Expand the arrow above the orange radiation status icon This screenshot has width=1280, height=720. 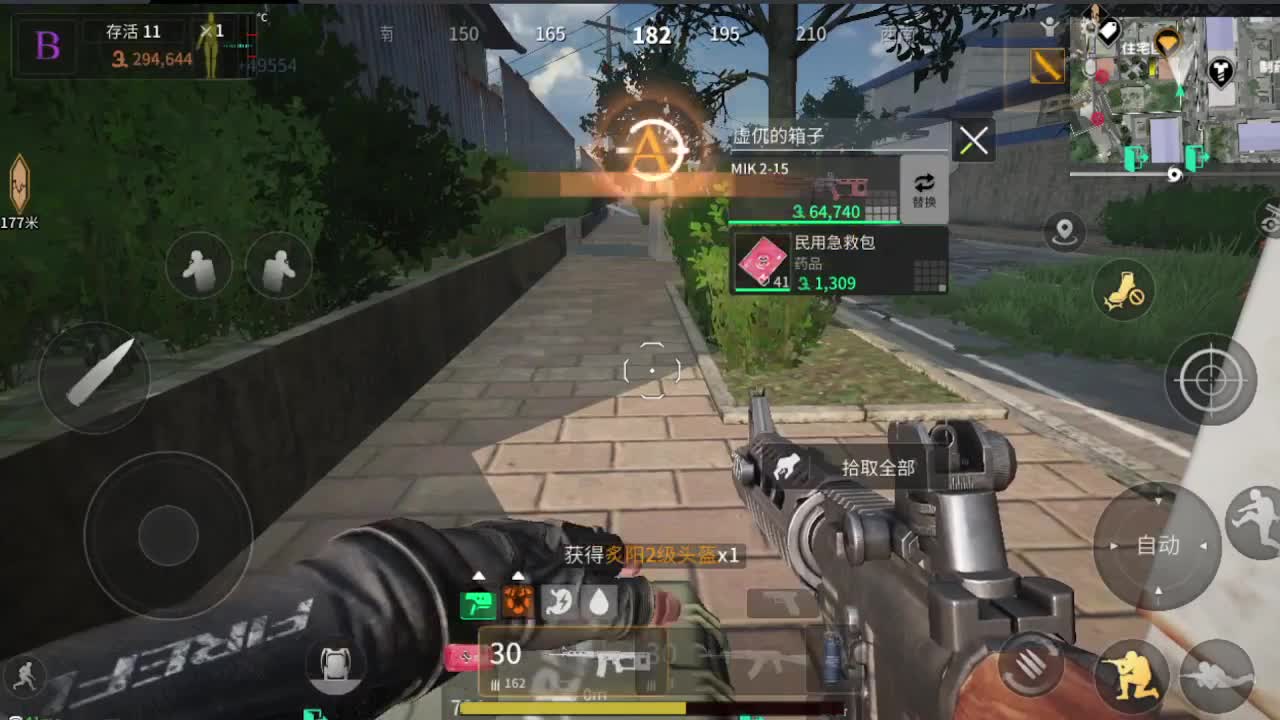tap(518, 576)
